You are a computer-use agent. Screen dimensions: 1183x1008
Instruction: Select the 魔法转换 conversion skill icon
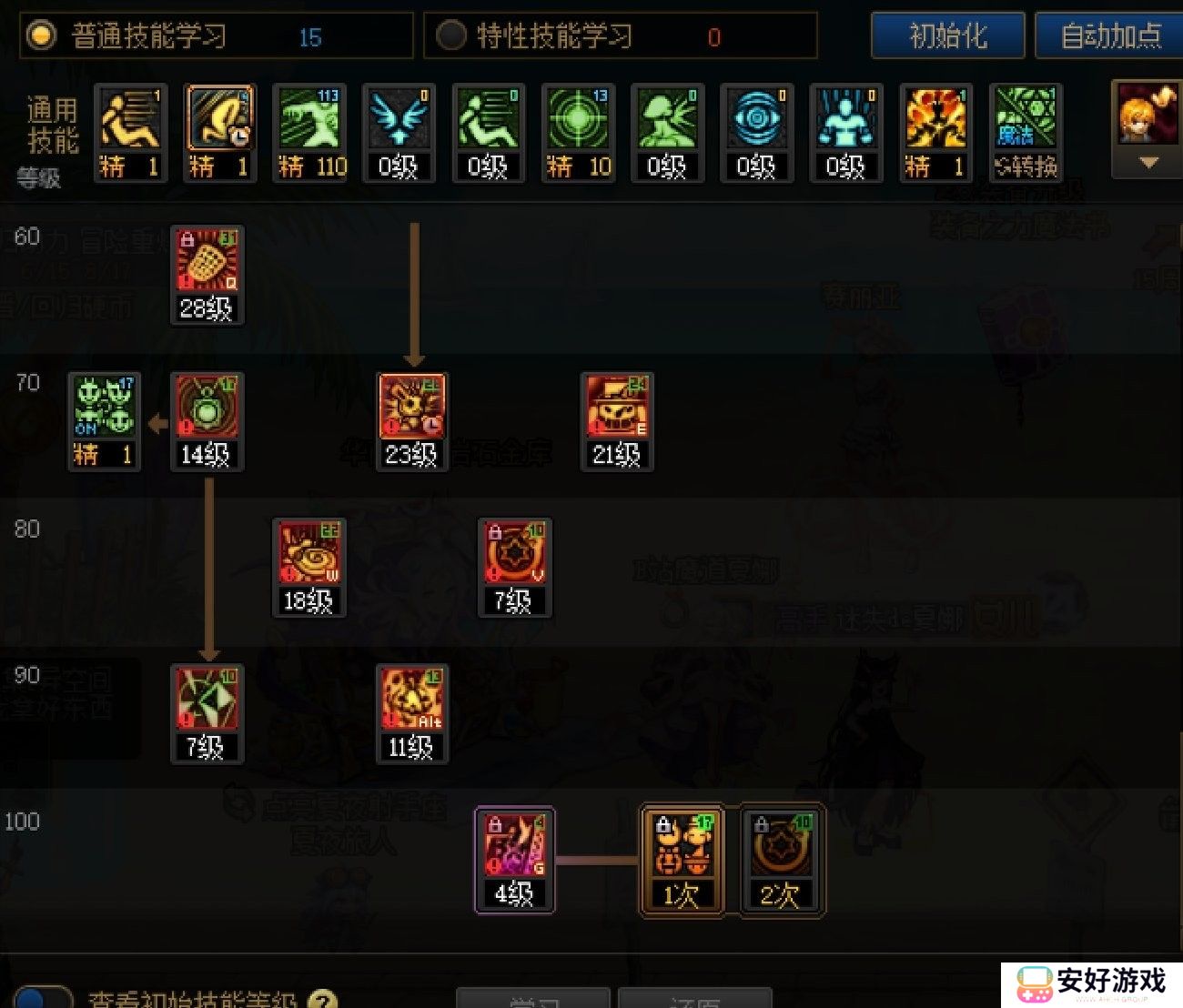coord(1025,127)
